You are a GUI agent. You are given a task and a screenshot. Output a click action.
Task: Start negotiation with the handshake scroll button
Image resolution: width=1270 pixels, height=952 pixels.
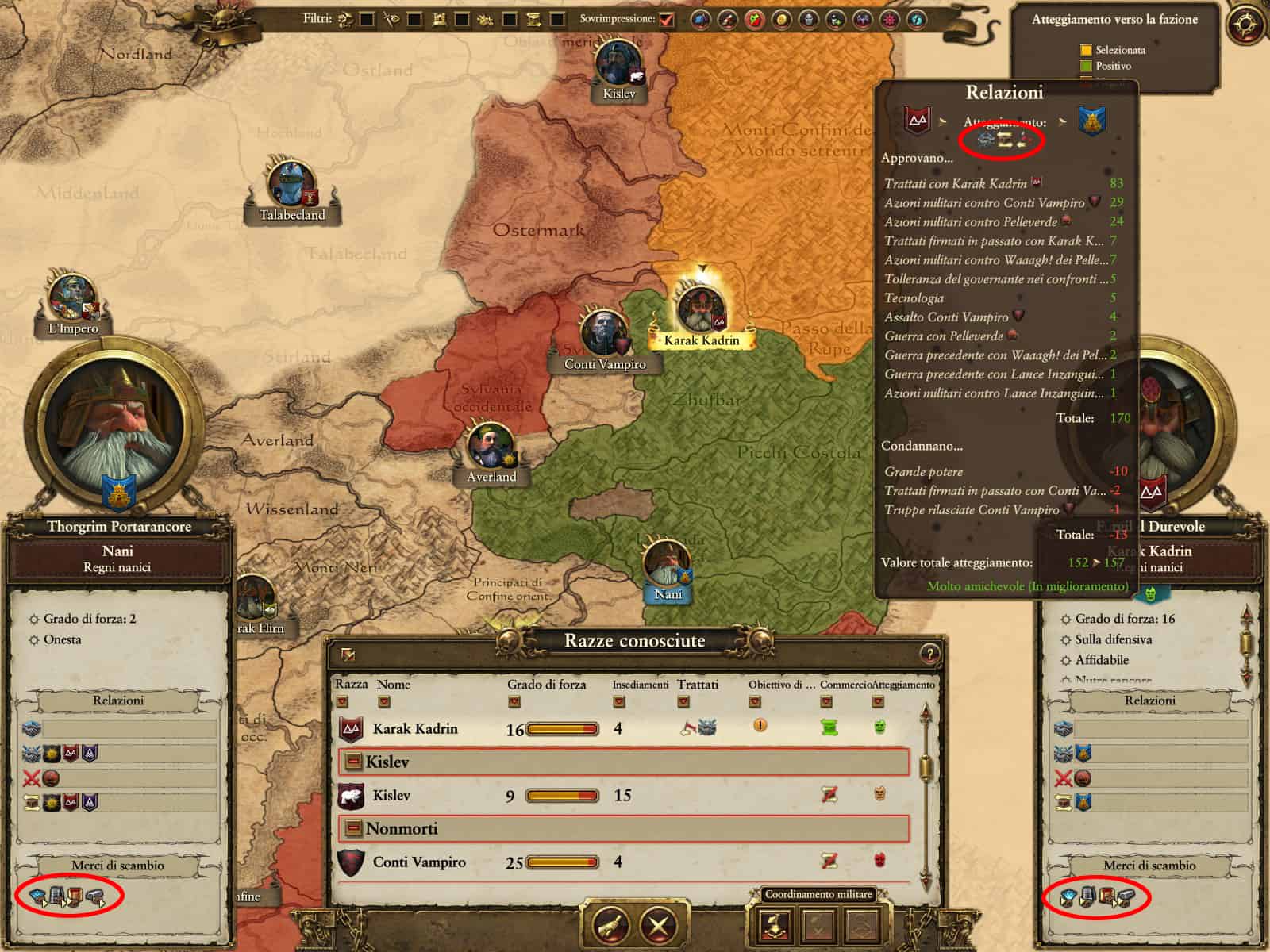pos(610,924)
